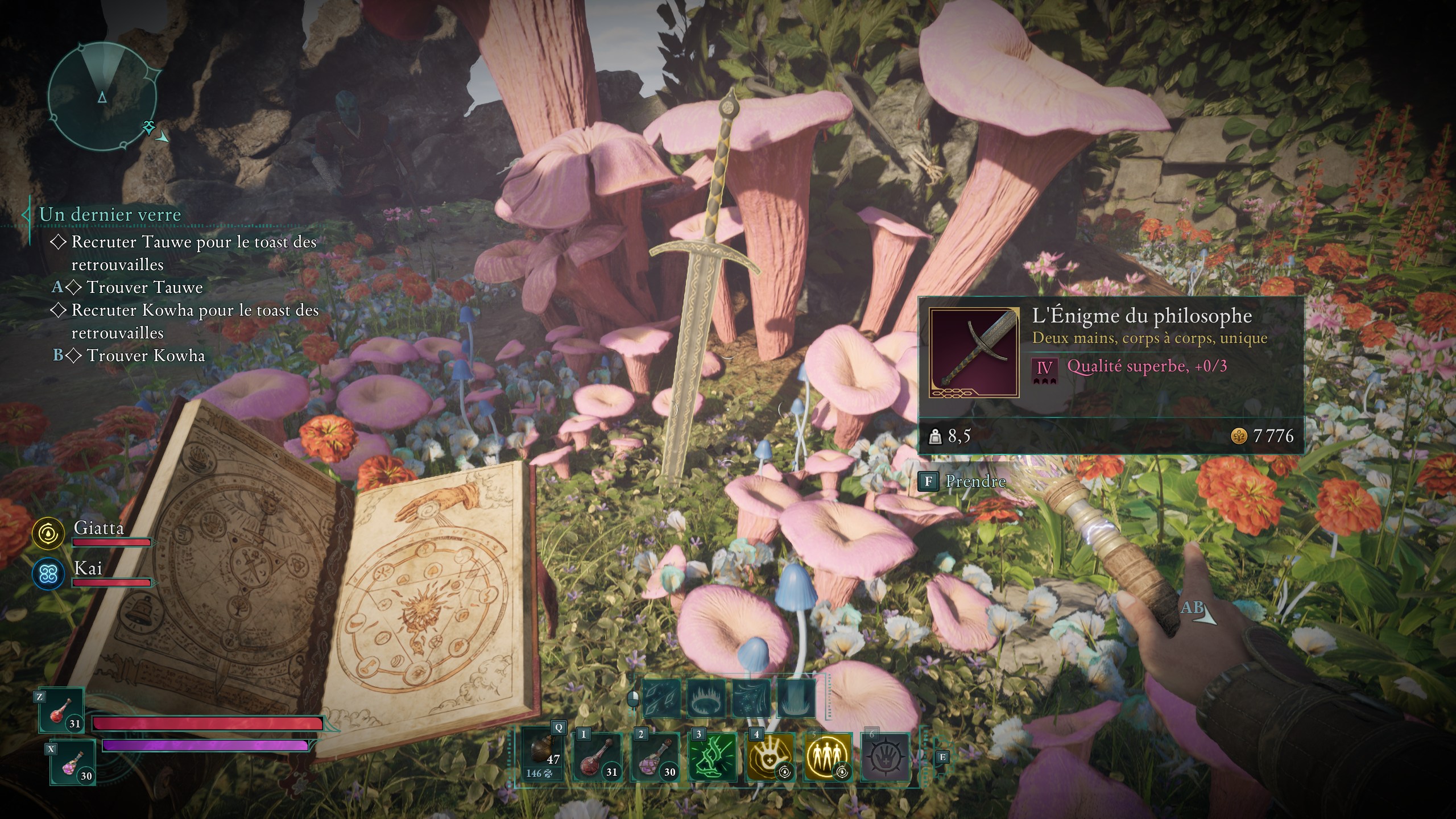Screen dimensions: 1456x819
Task: Activate the yellow healing hand ability
Action: [770, 757]
